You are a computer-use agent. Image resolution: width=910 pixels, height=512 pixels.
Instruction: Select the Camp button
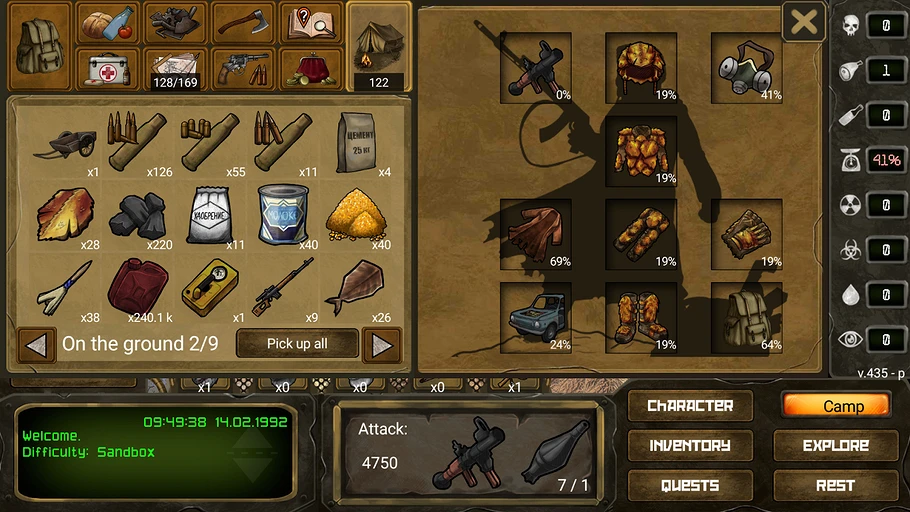[836, 406]
